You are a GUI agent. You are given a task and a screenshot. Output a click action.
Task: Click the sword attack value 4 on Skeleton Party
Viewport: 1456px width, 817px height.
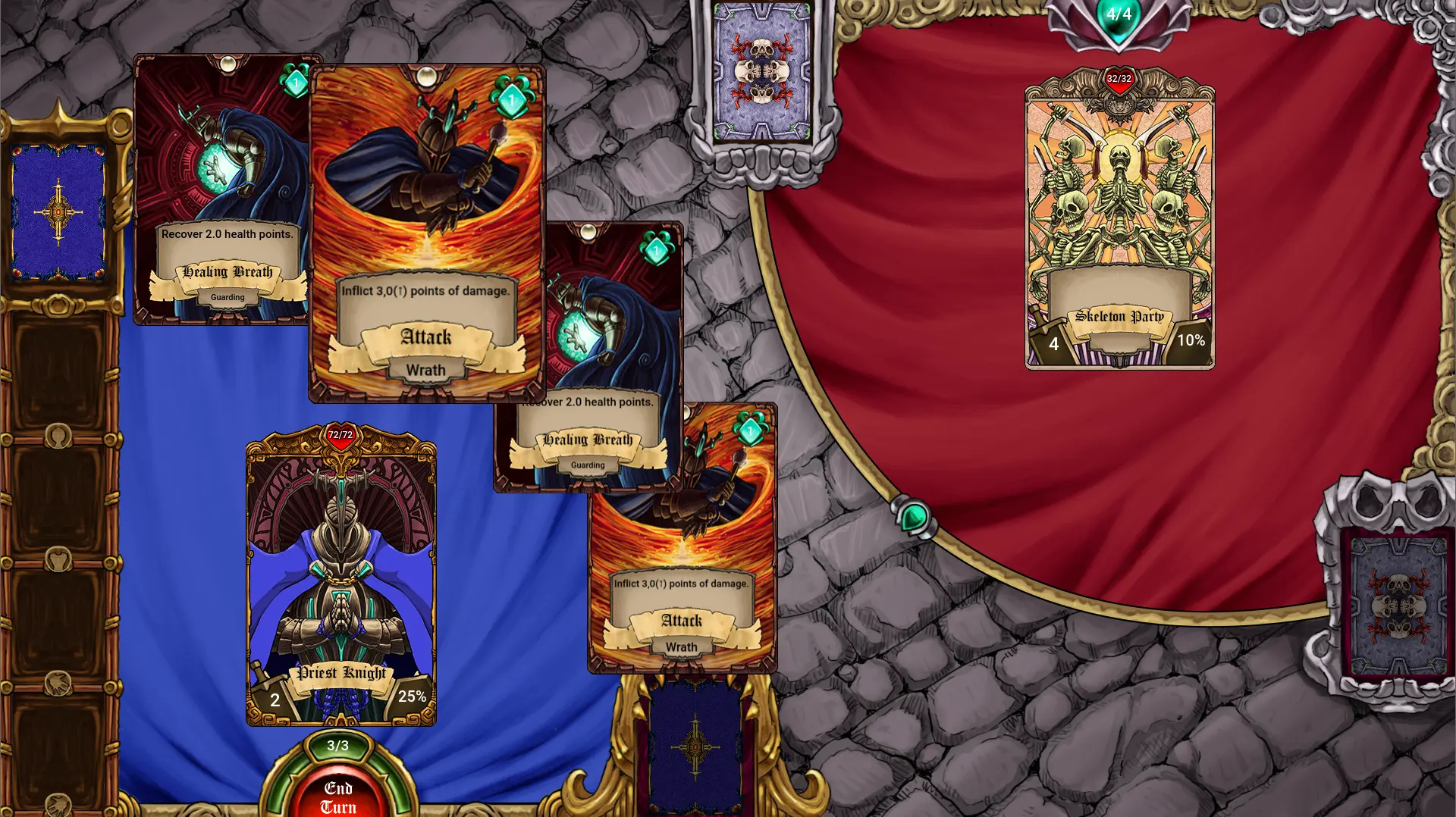pyautogui.click(x=1053, y=344)
